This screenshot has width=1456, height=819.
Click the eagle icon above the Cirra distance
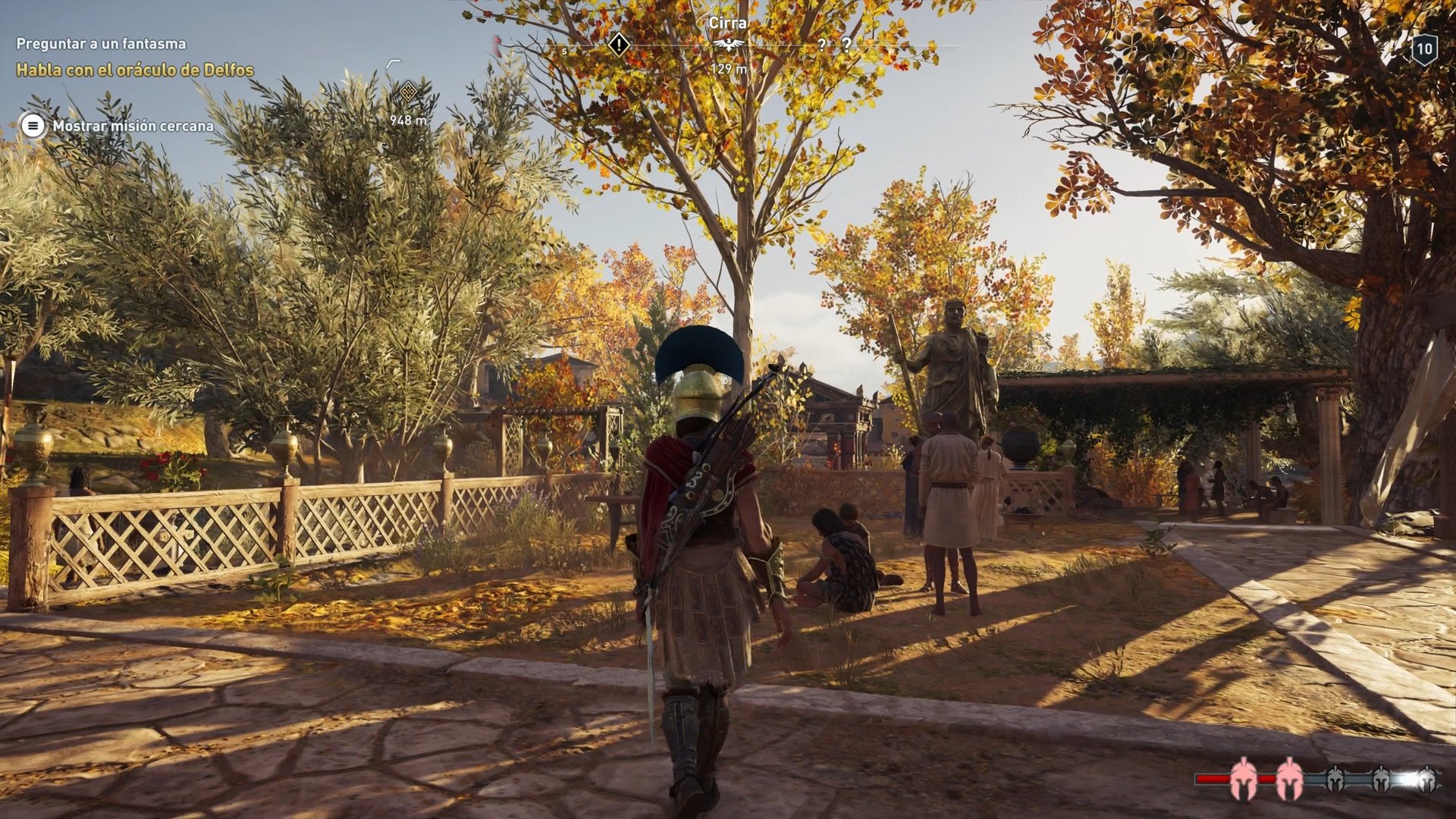pyautogui.click(x=727, y=45)
